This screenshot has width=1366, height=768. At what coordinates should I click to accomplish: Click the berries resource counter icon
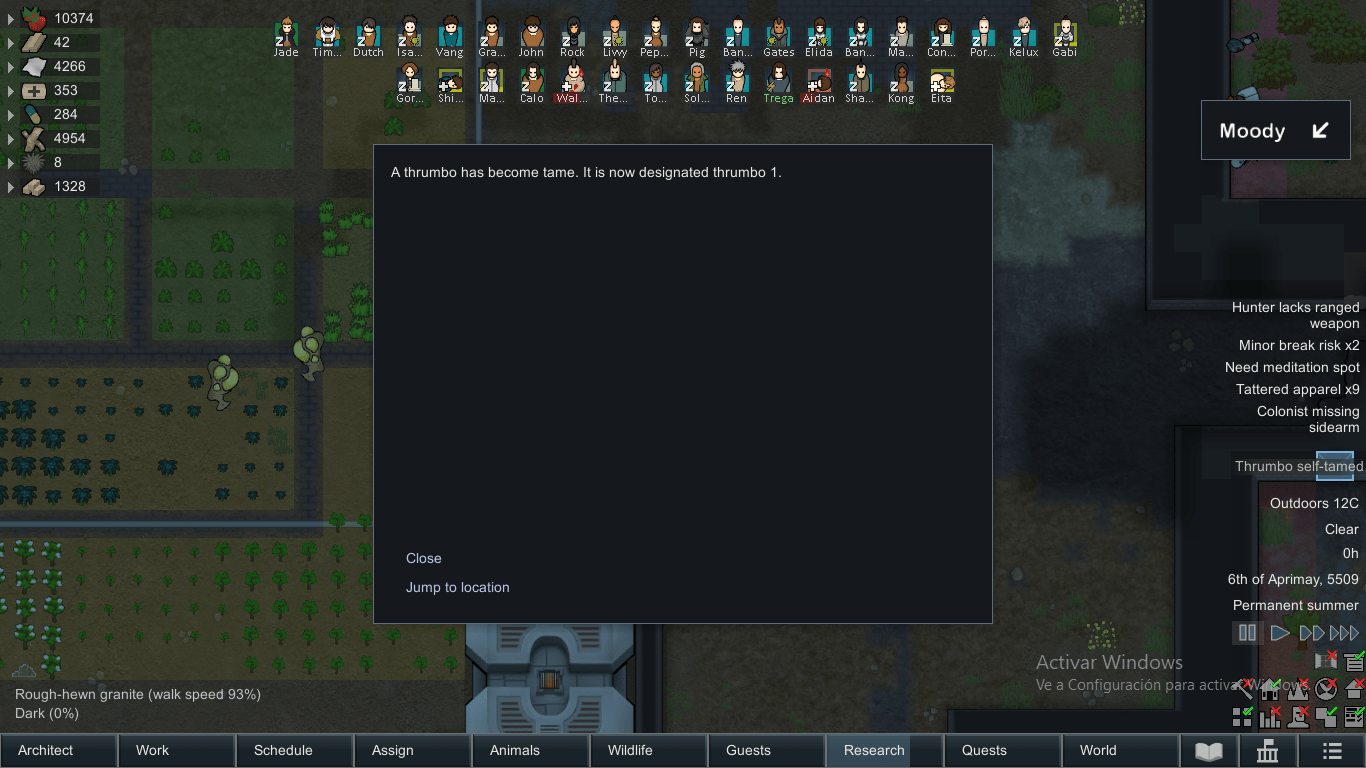click(x=31, y=18)
